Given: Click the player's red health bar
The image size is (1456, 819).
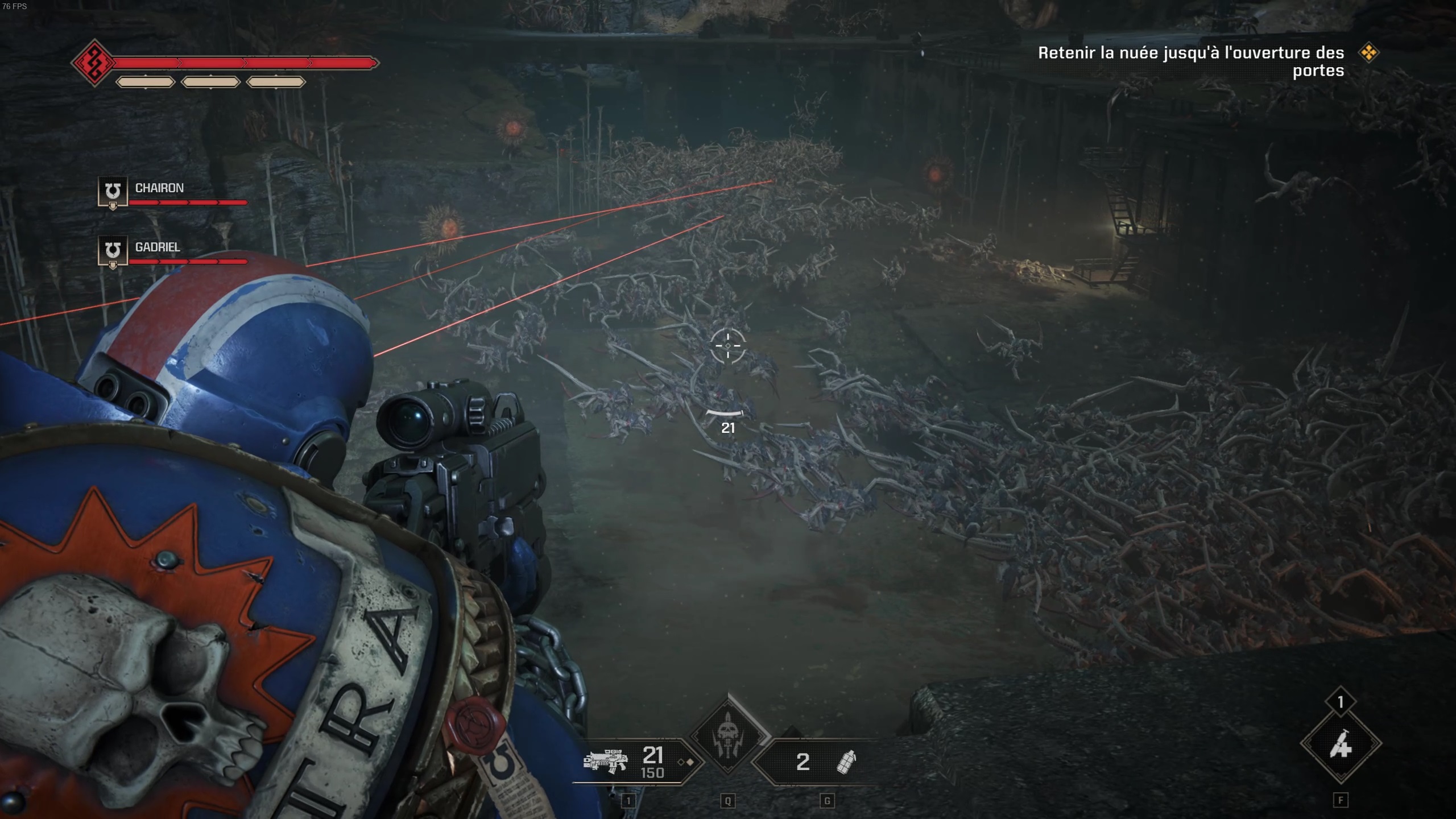Looking at the screenshot, I should (x=245, y=61).
